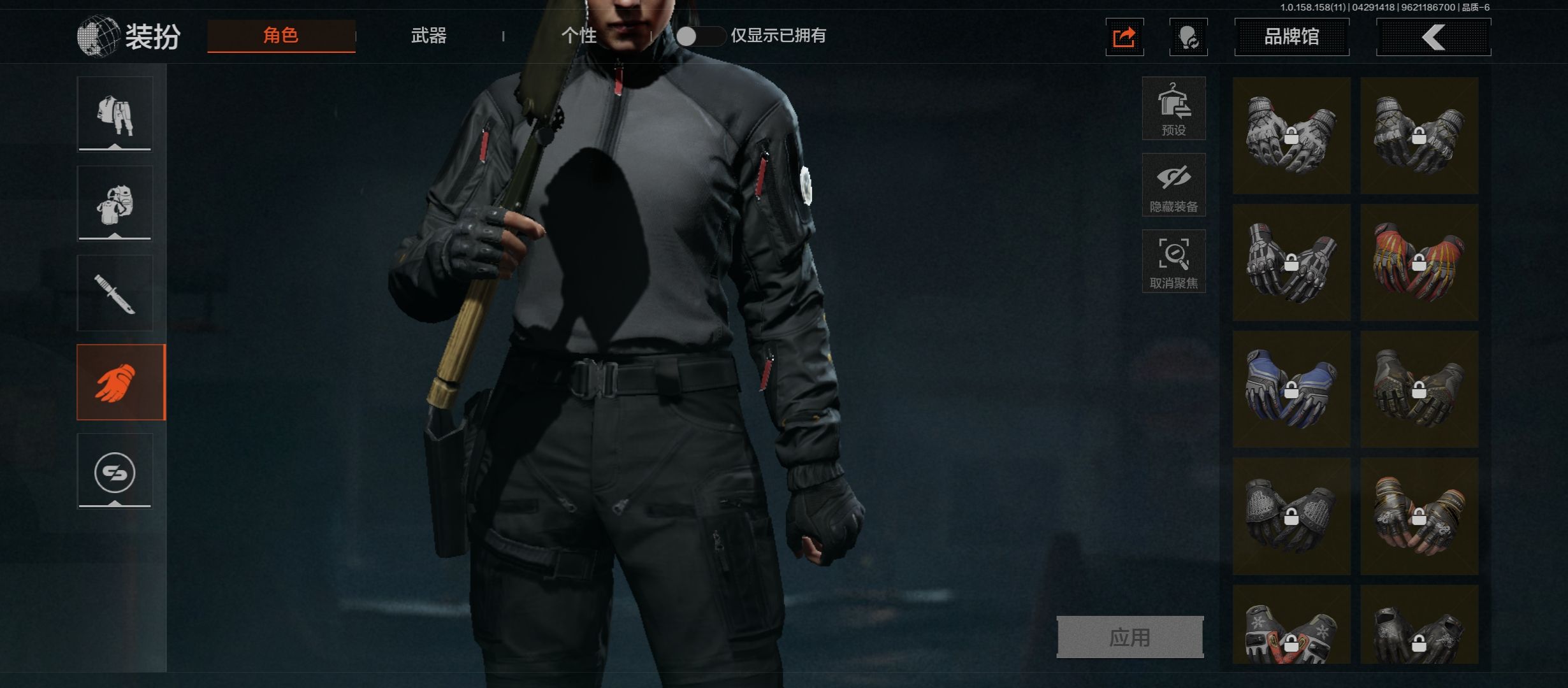Open the 武器 tab
1568x688 pixels.
coord(428,36)
